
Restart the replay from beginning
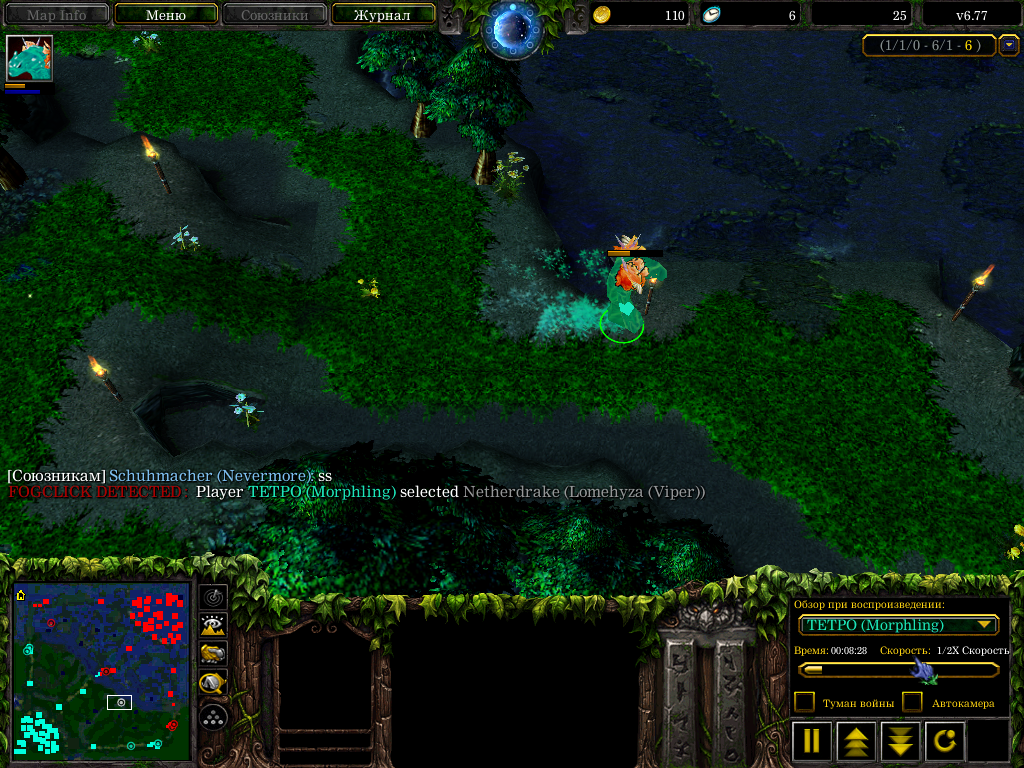click(x=945, y=741)
